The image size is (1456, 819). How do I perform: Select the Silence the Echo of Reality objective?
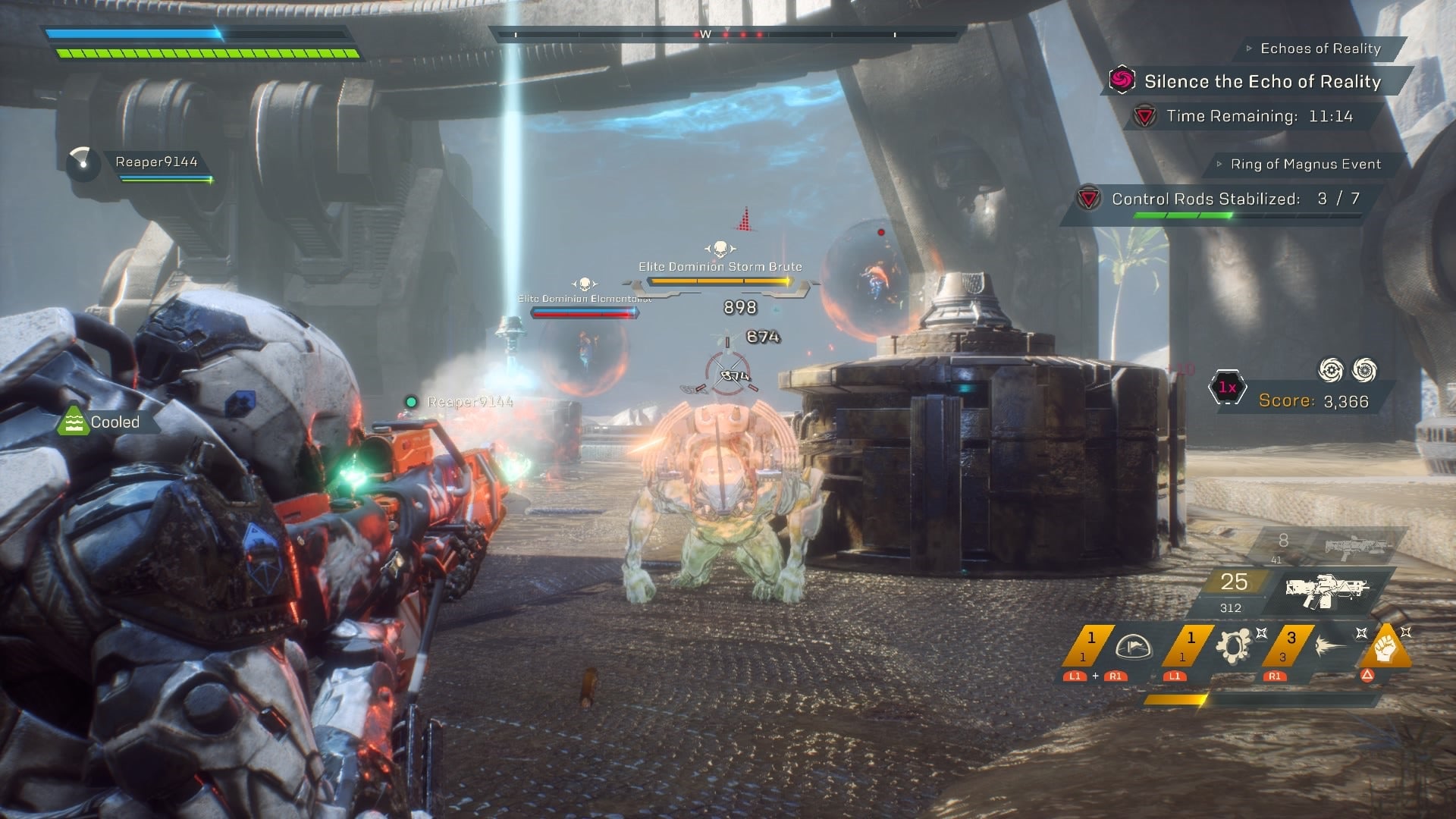point(1262,82)
